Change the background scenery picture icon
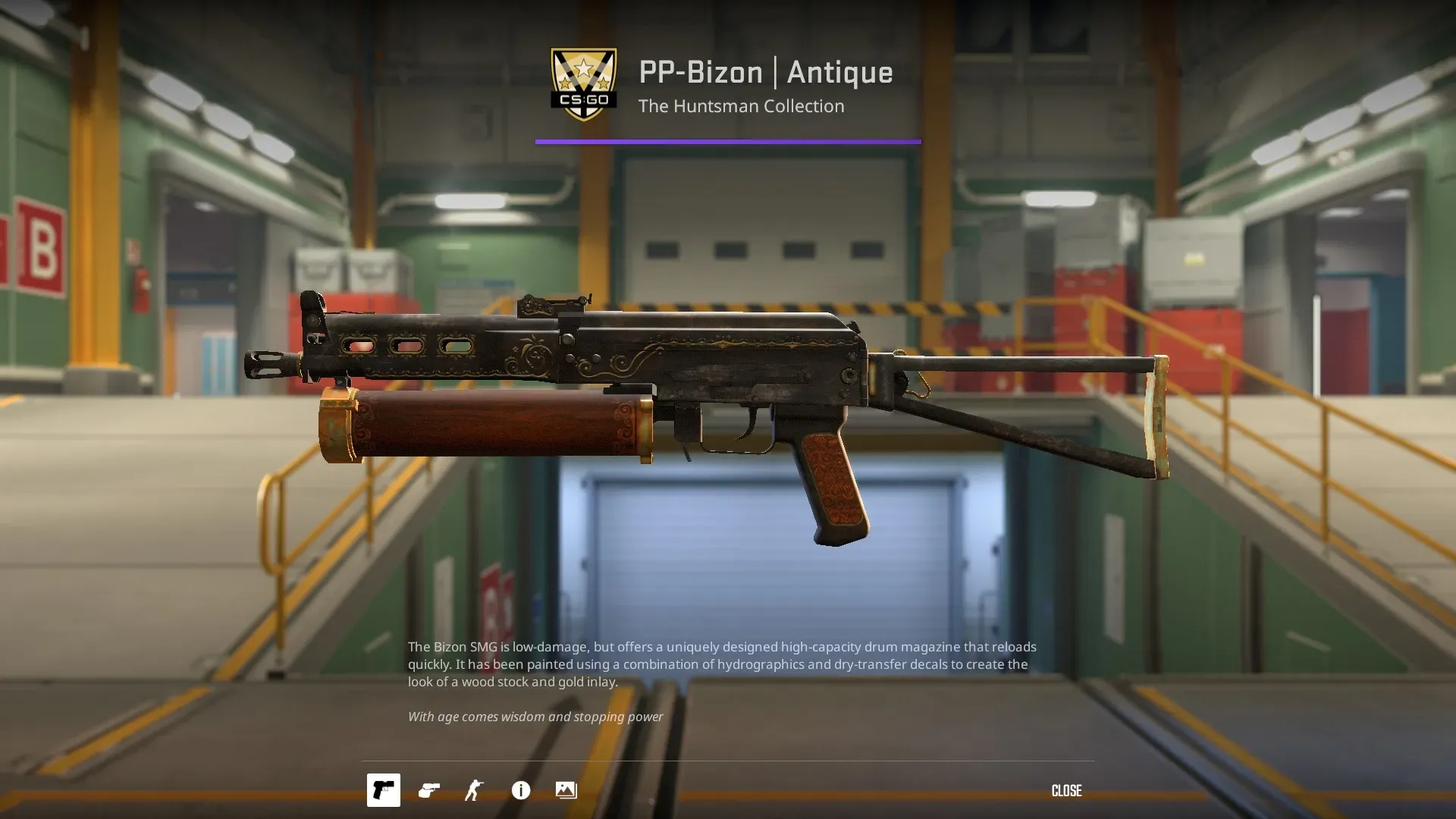This screenshot has height=819, width=1456. pyautogui.click(x=566, y=790)
